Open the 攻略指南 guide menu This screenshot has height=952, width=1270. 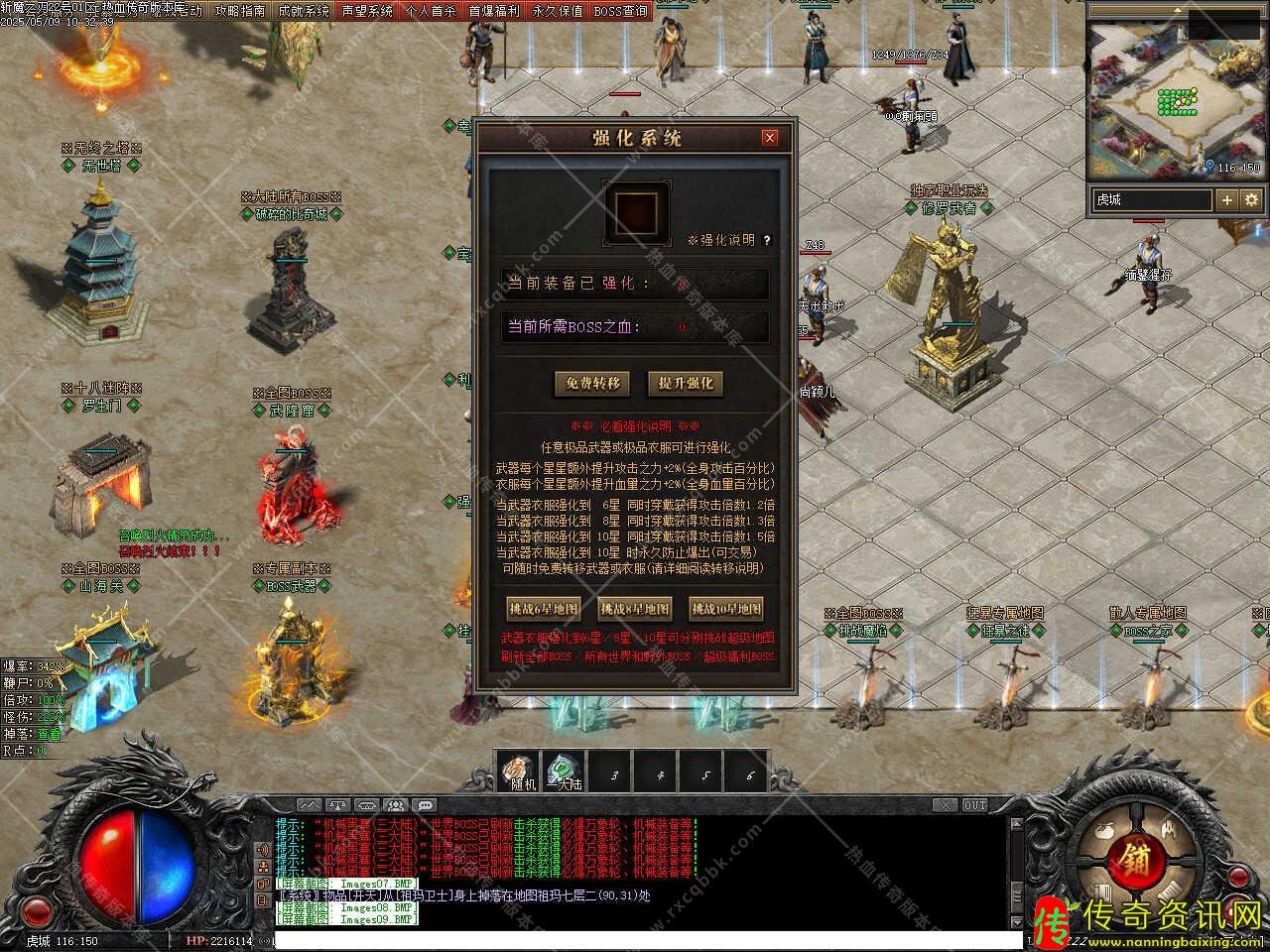pos(240,11)
